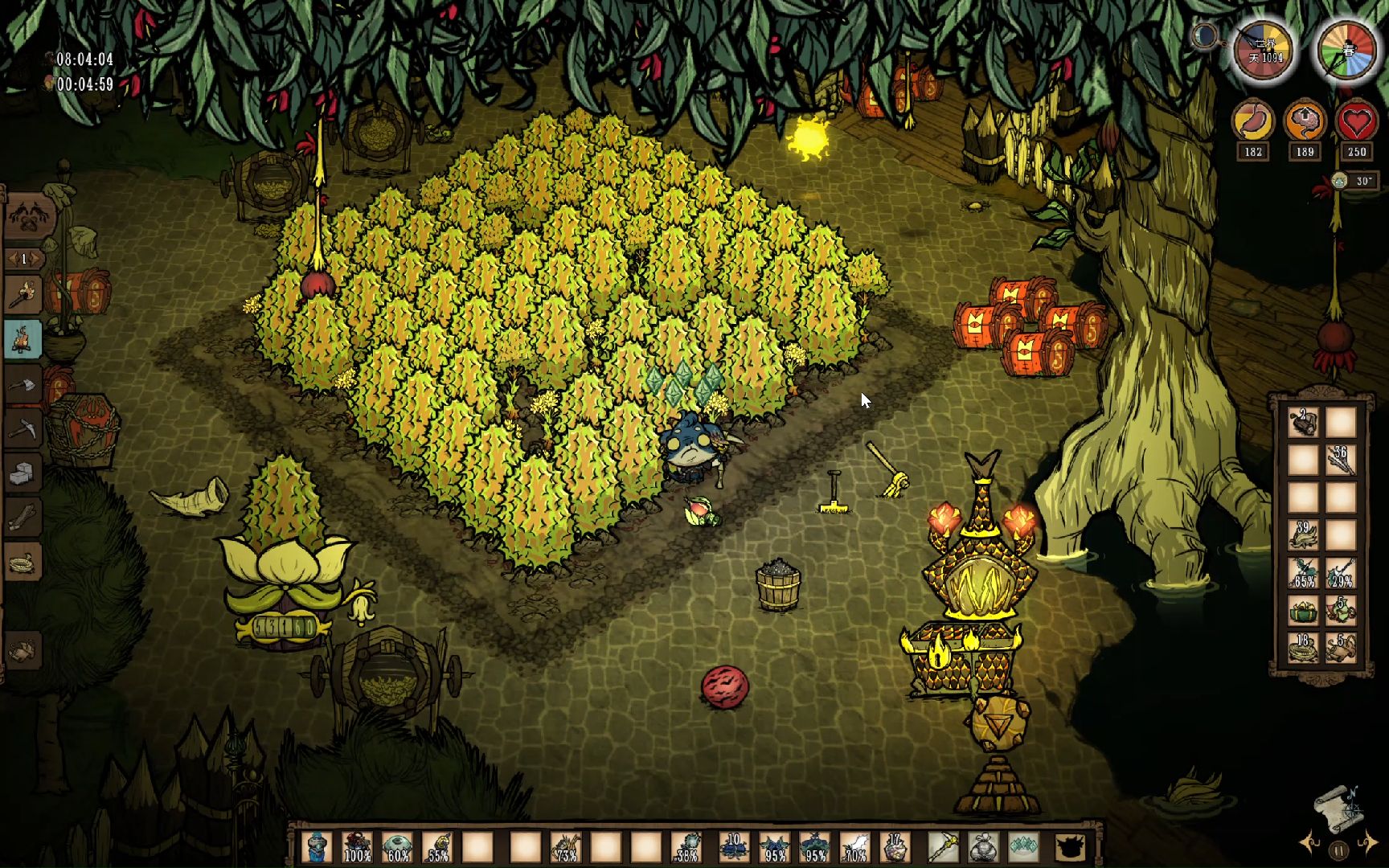Select the backpack rope stack of 18
Screen dimensions: 1389x868
coord(1303,648)
